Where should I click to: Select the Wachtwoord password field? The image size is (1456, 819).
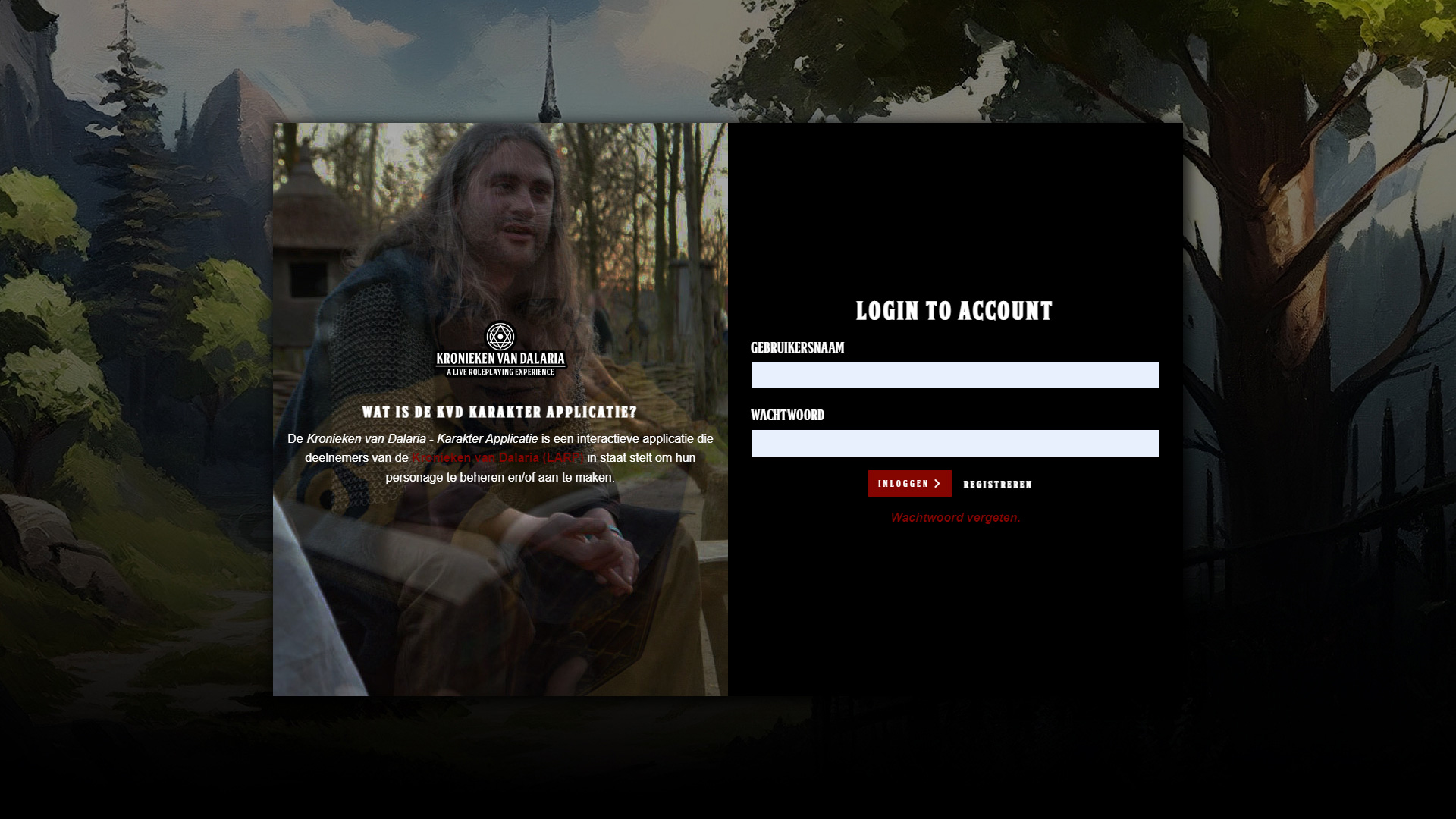pos(955,443)
